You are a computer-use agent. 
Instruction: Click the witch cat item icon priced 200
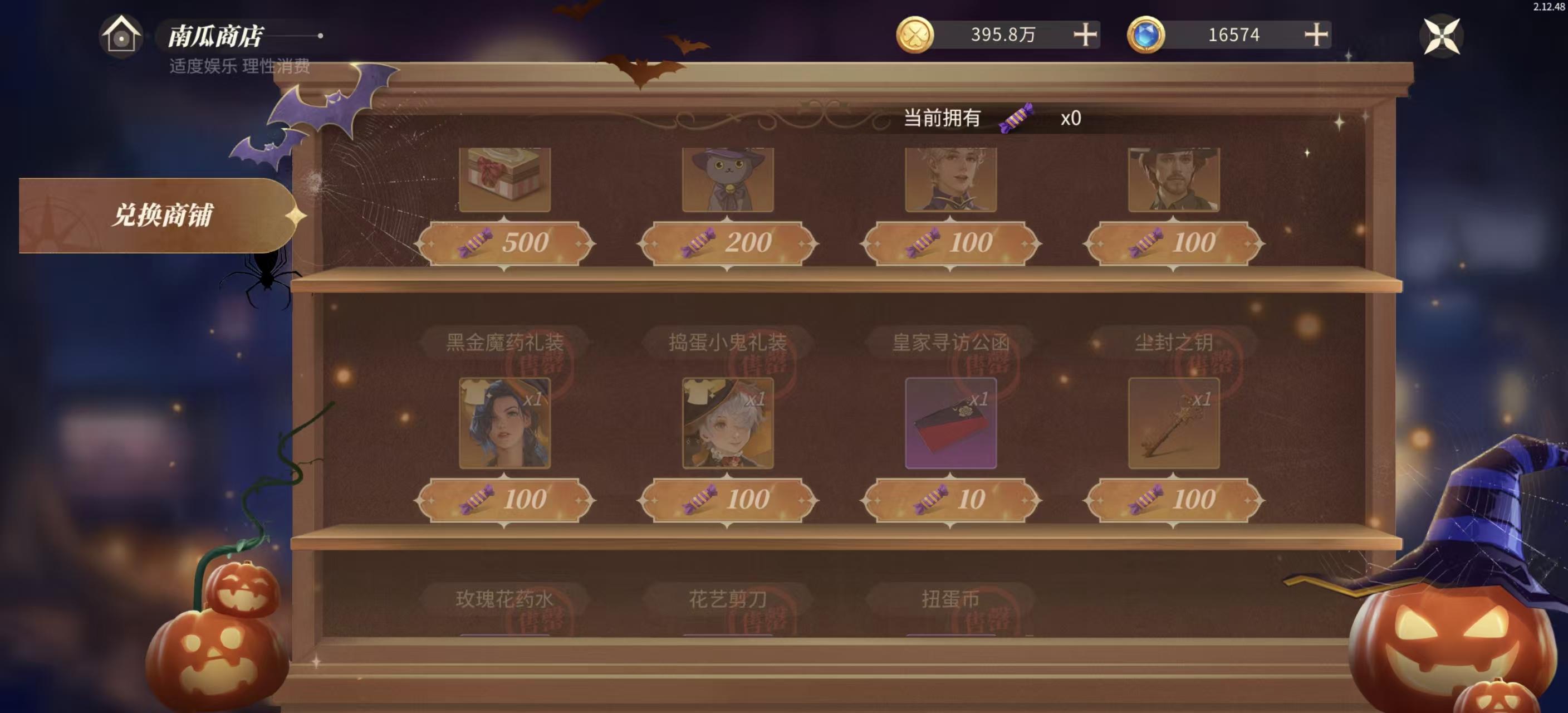727,179
